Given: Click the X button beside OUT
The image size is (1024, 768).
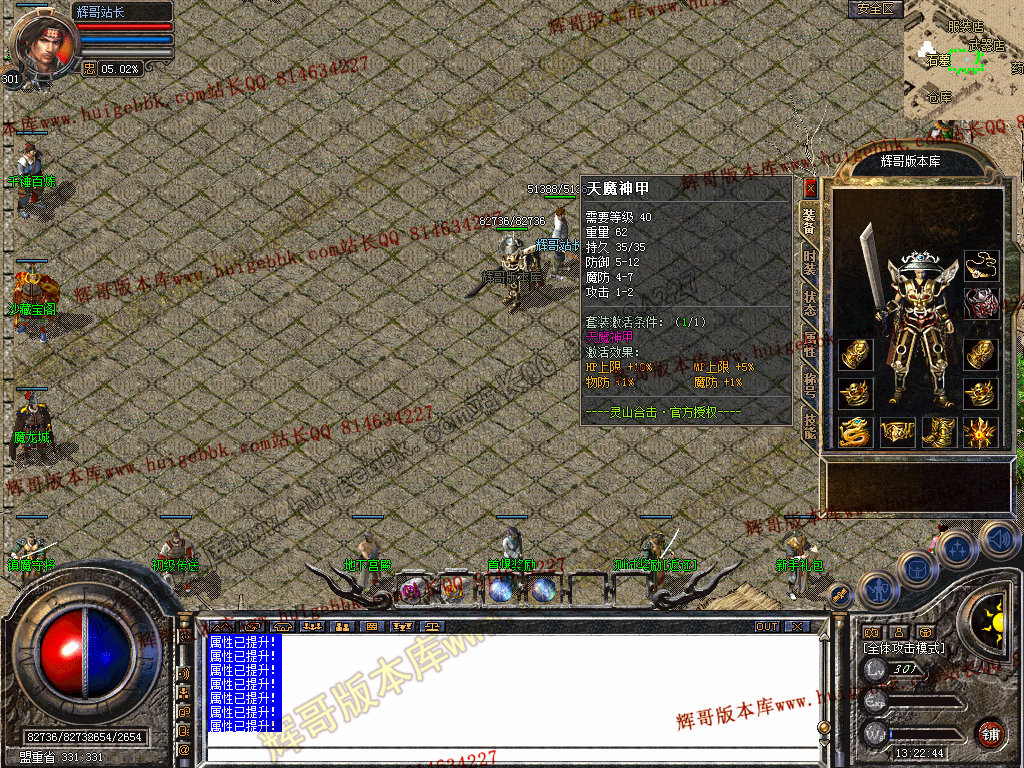Looking at the screenshot, I should (796, 627).
